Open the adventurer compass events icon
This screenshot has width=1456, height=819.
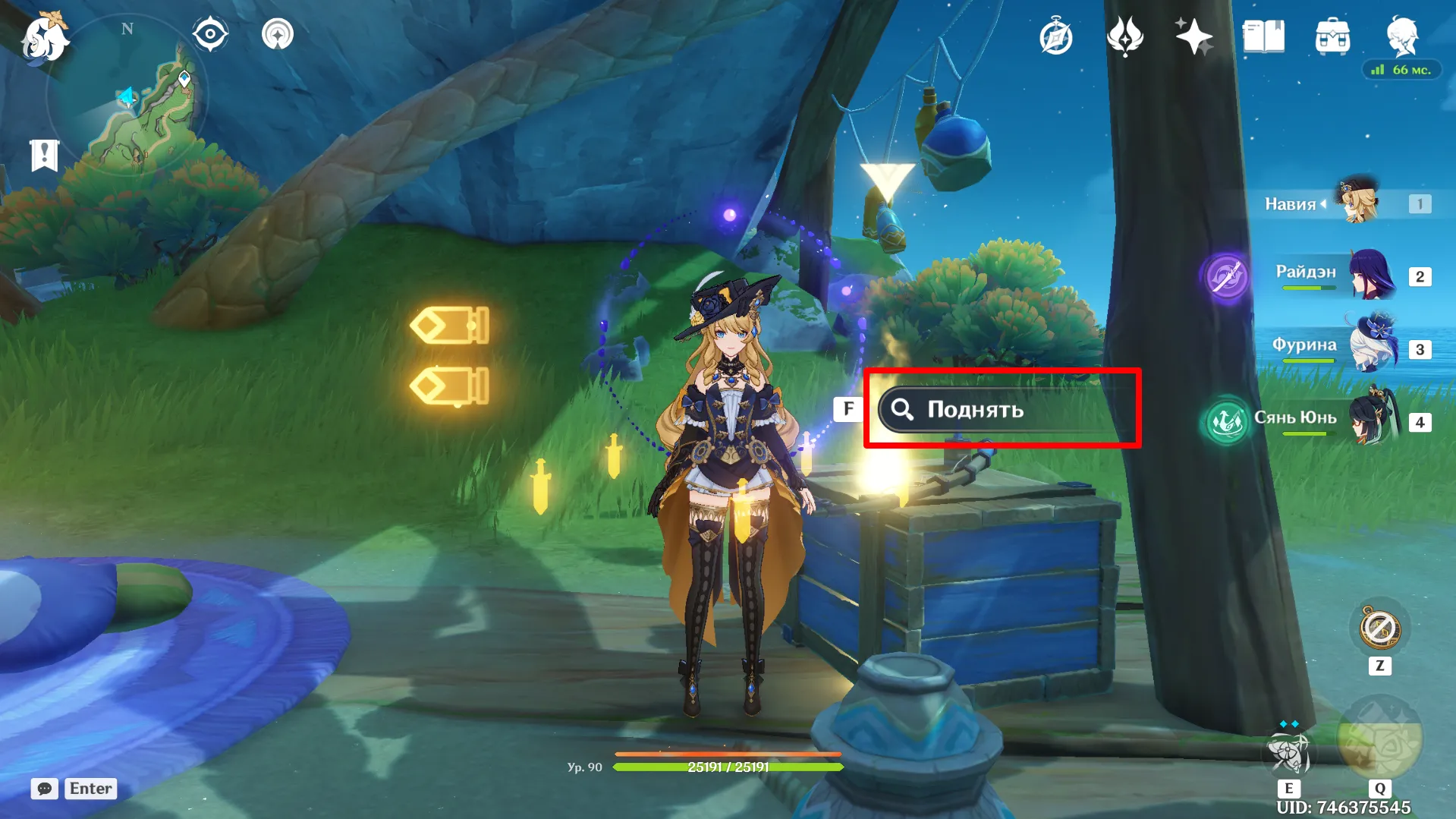1055,37
